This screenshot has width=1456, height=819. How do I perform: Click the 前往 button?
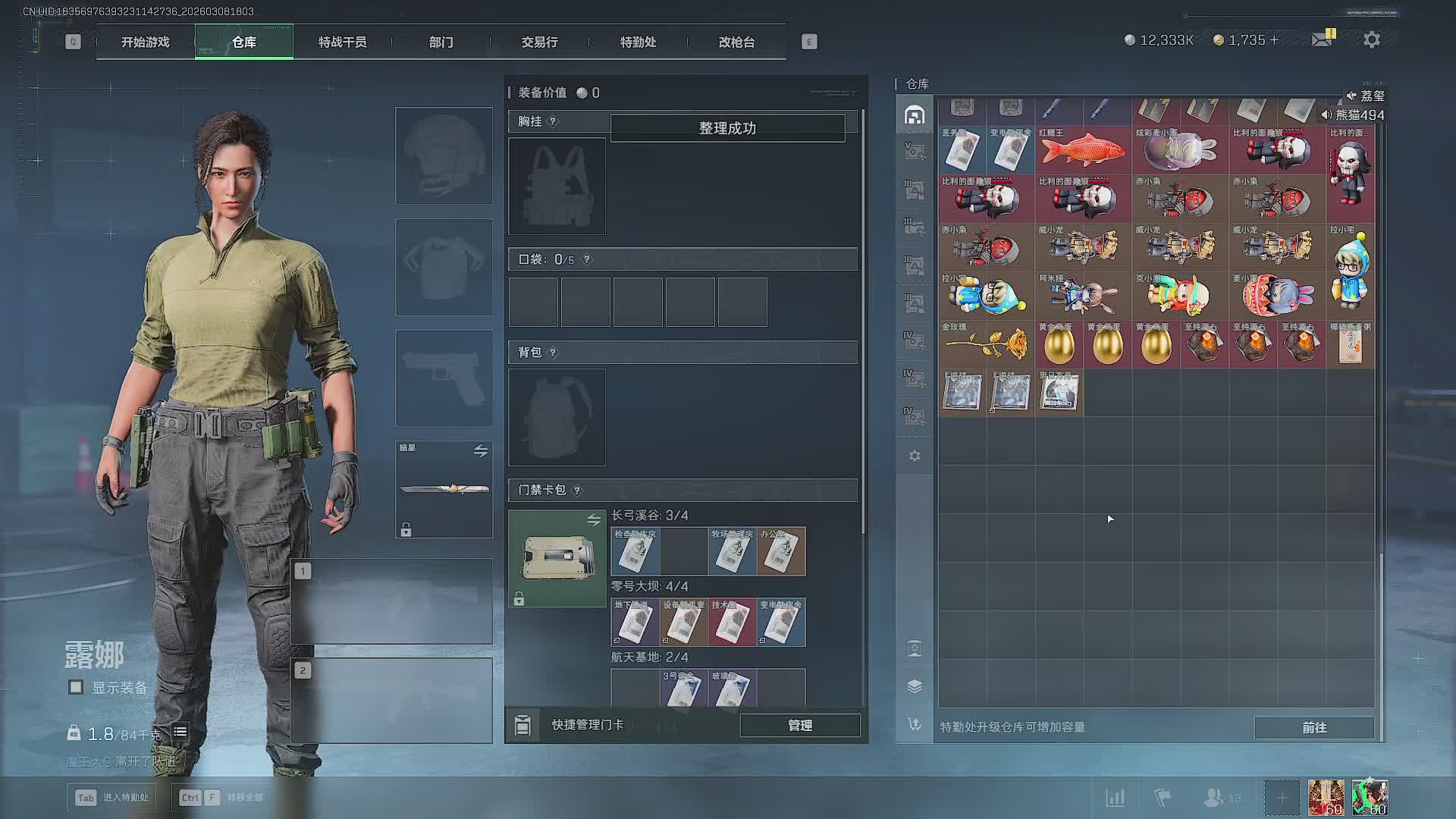[1313, 727]
